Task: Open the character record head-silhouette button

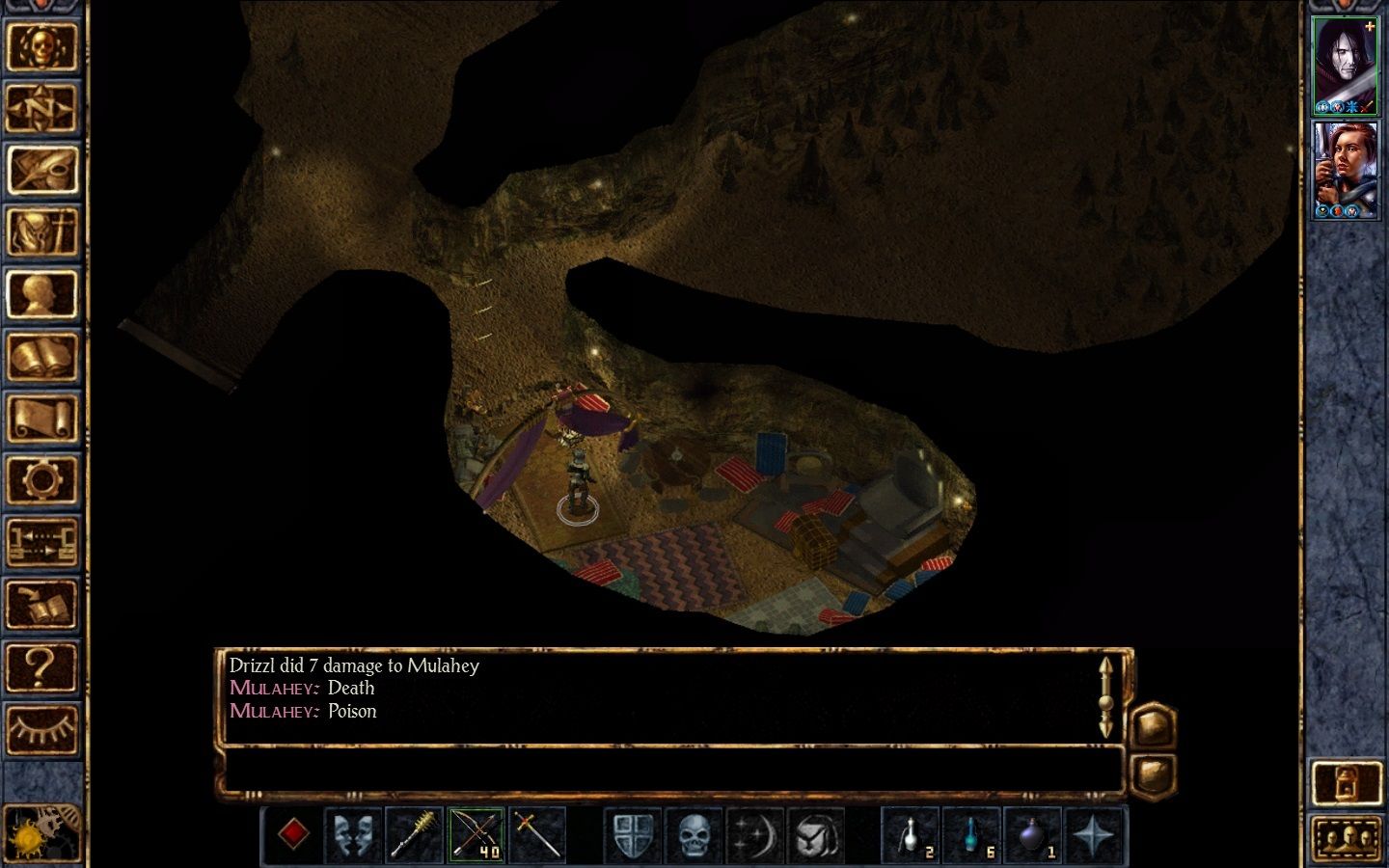Action: 41,294
